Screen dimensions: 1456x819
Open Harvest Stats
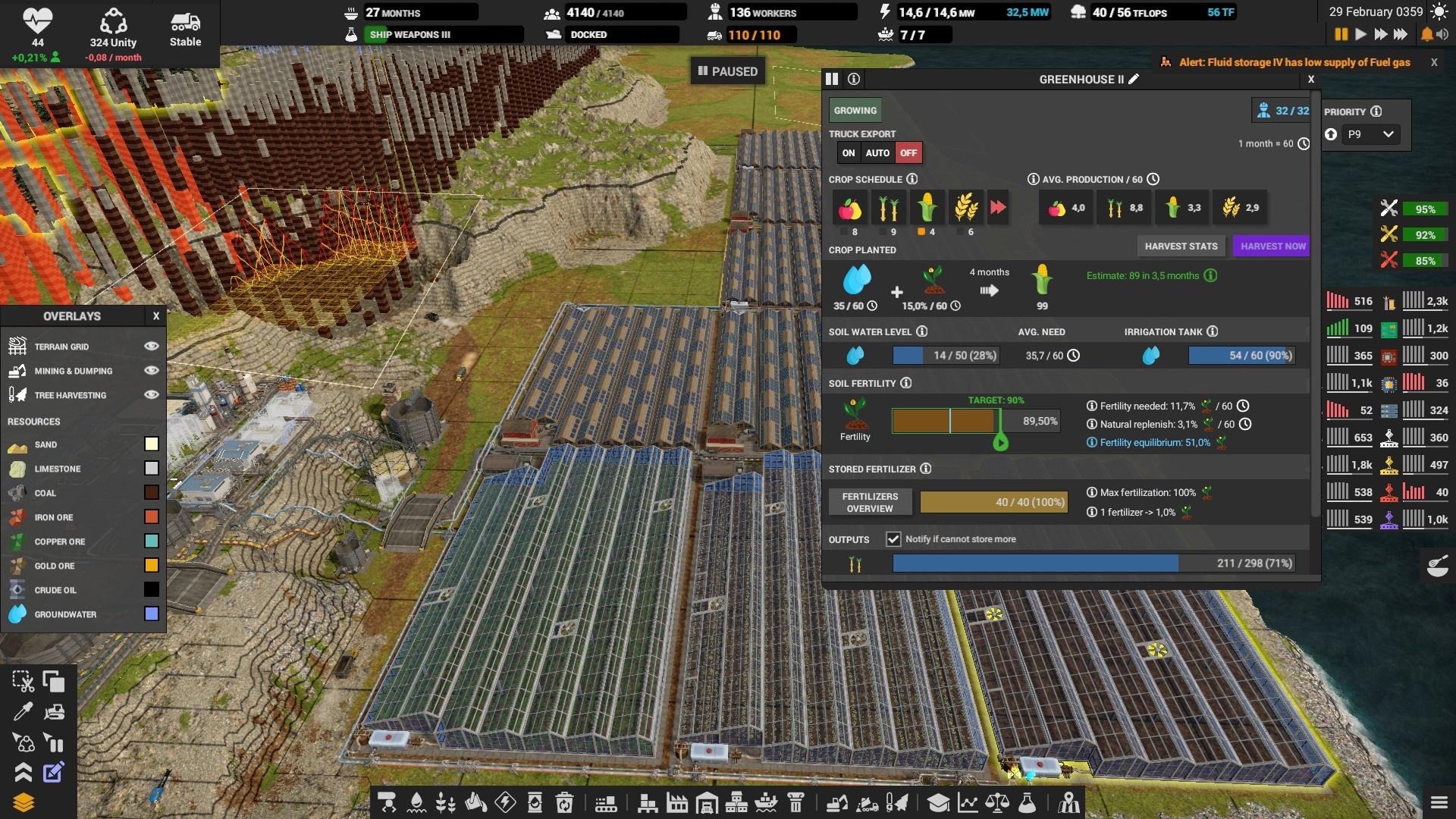pos(1181,246)
